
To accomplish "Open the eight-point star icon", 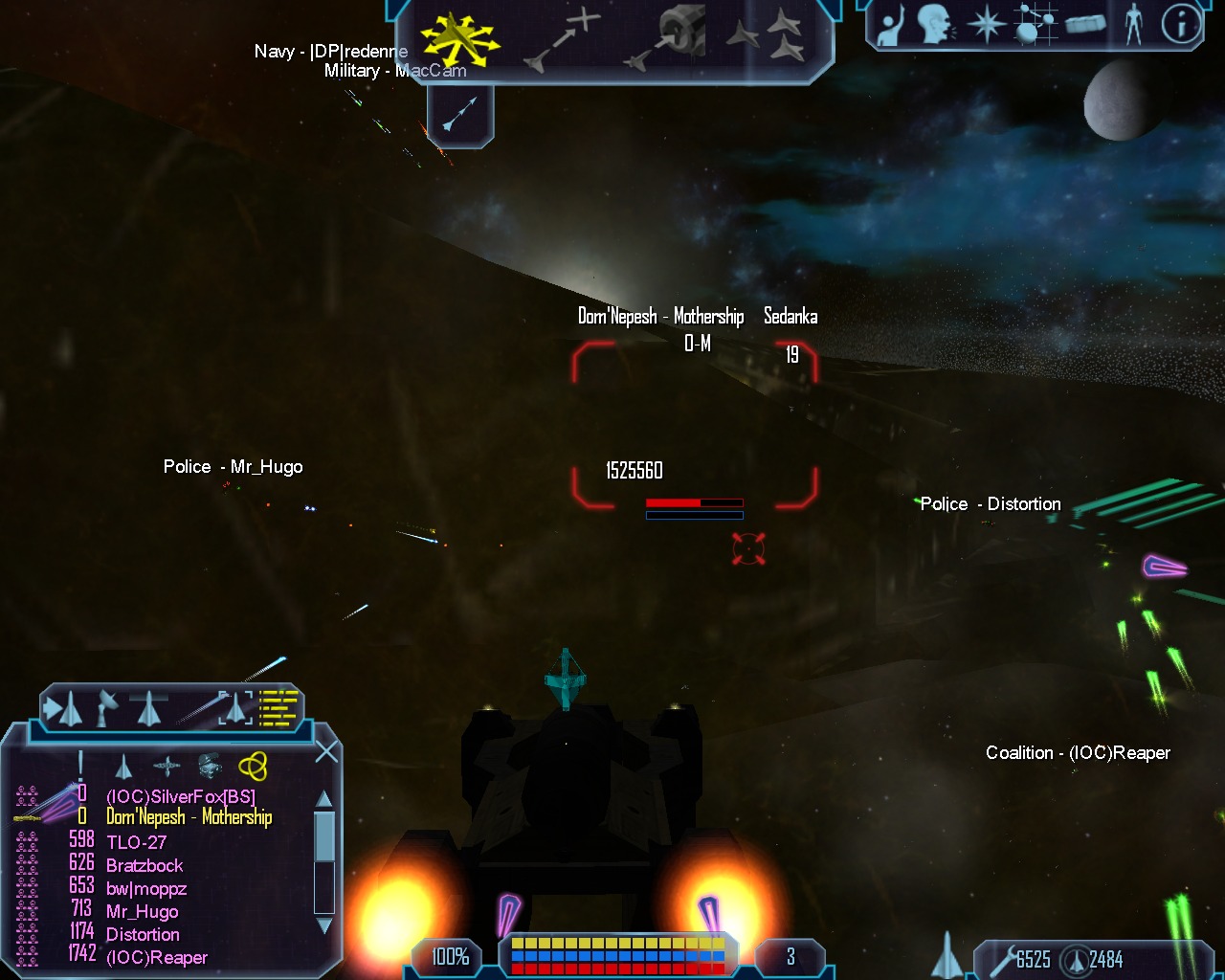I will (x=986, y=25).
